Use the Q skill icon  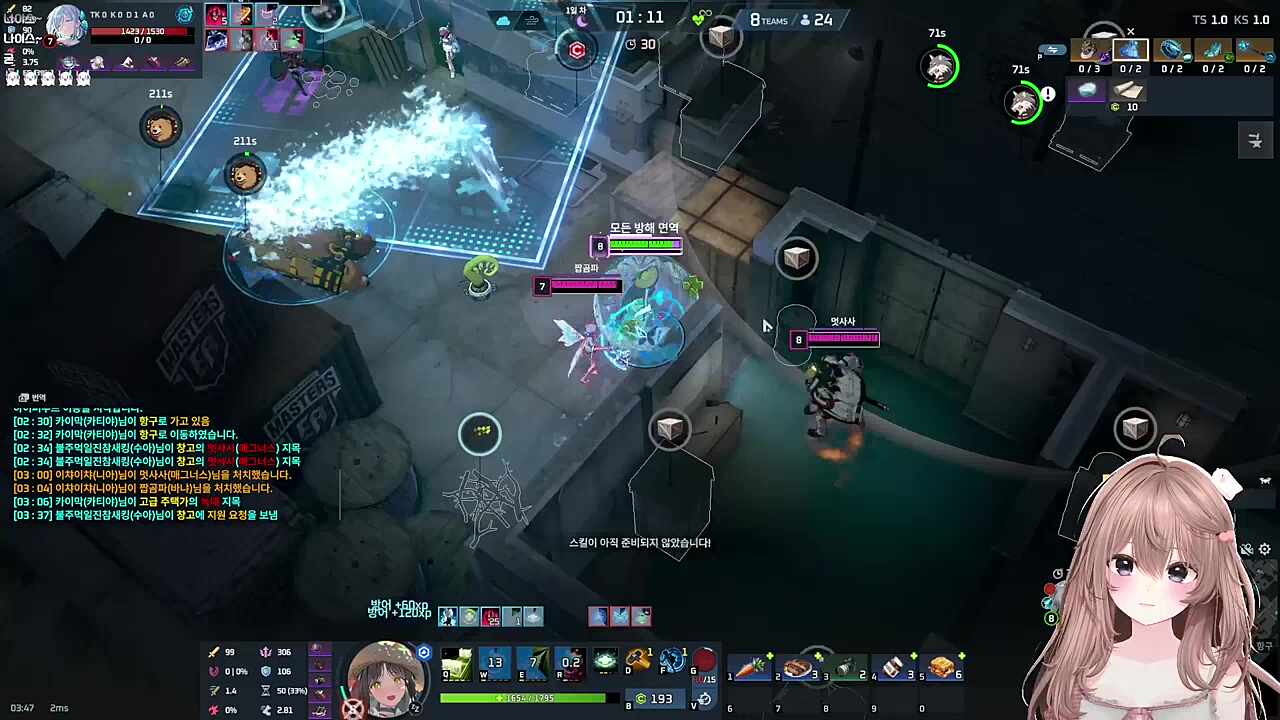(x=457, y=663)
